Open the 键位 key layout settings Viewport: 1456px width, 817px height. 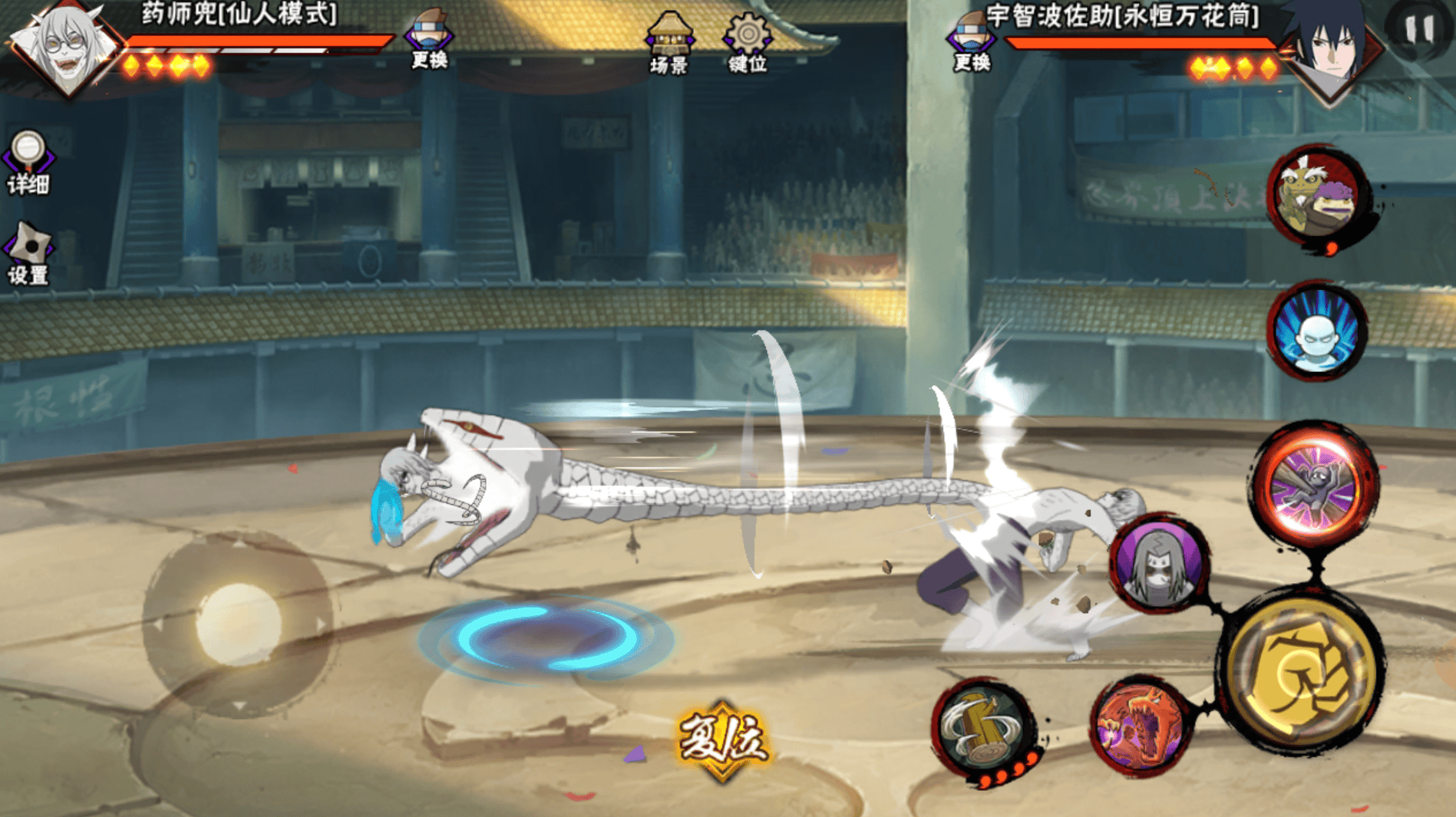(x=747, y=42)
